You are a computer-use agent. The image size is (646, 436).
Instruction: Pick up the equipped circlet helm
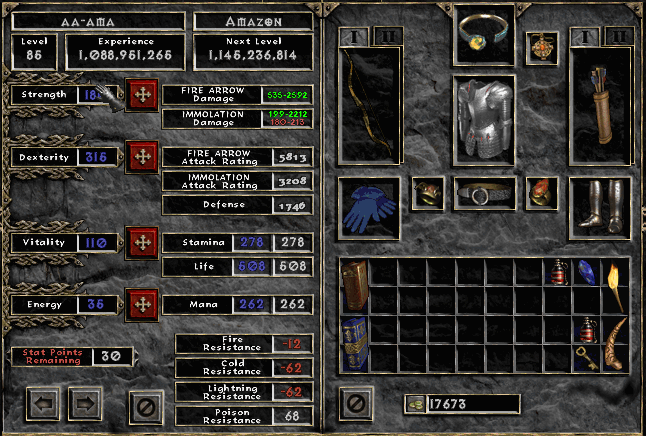[x=485, y=35]
